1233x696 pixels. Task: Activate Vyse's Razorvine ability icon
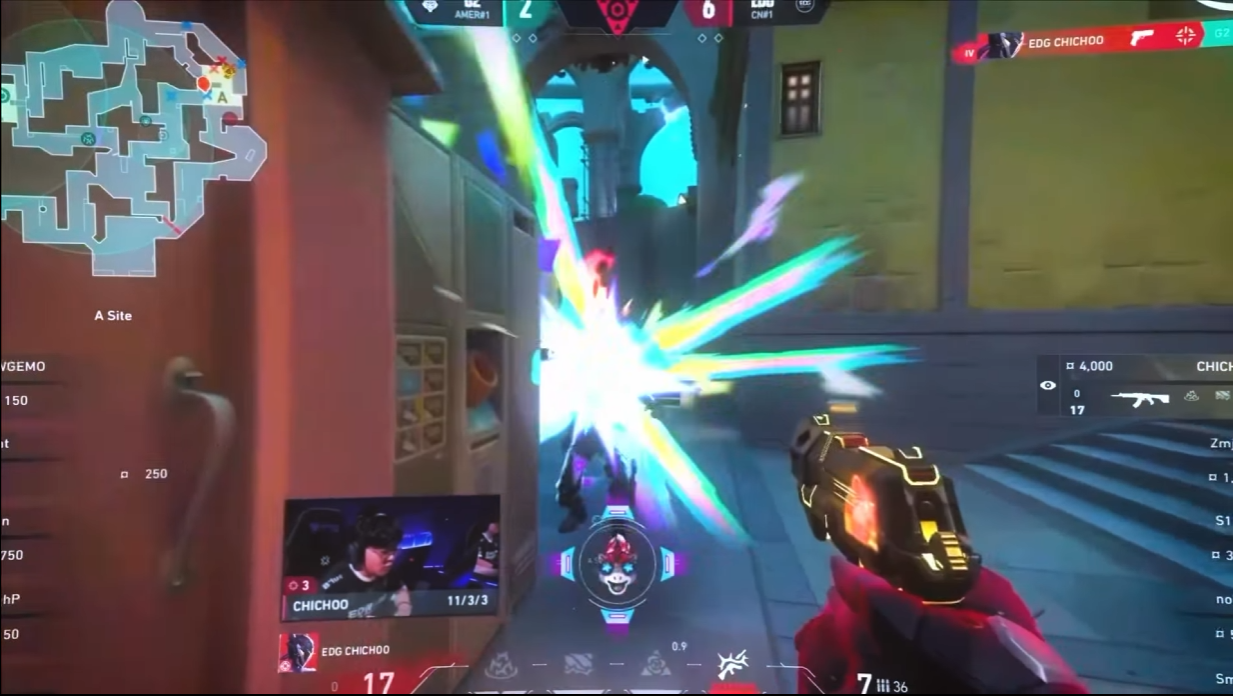499,665
